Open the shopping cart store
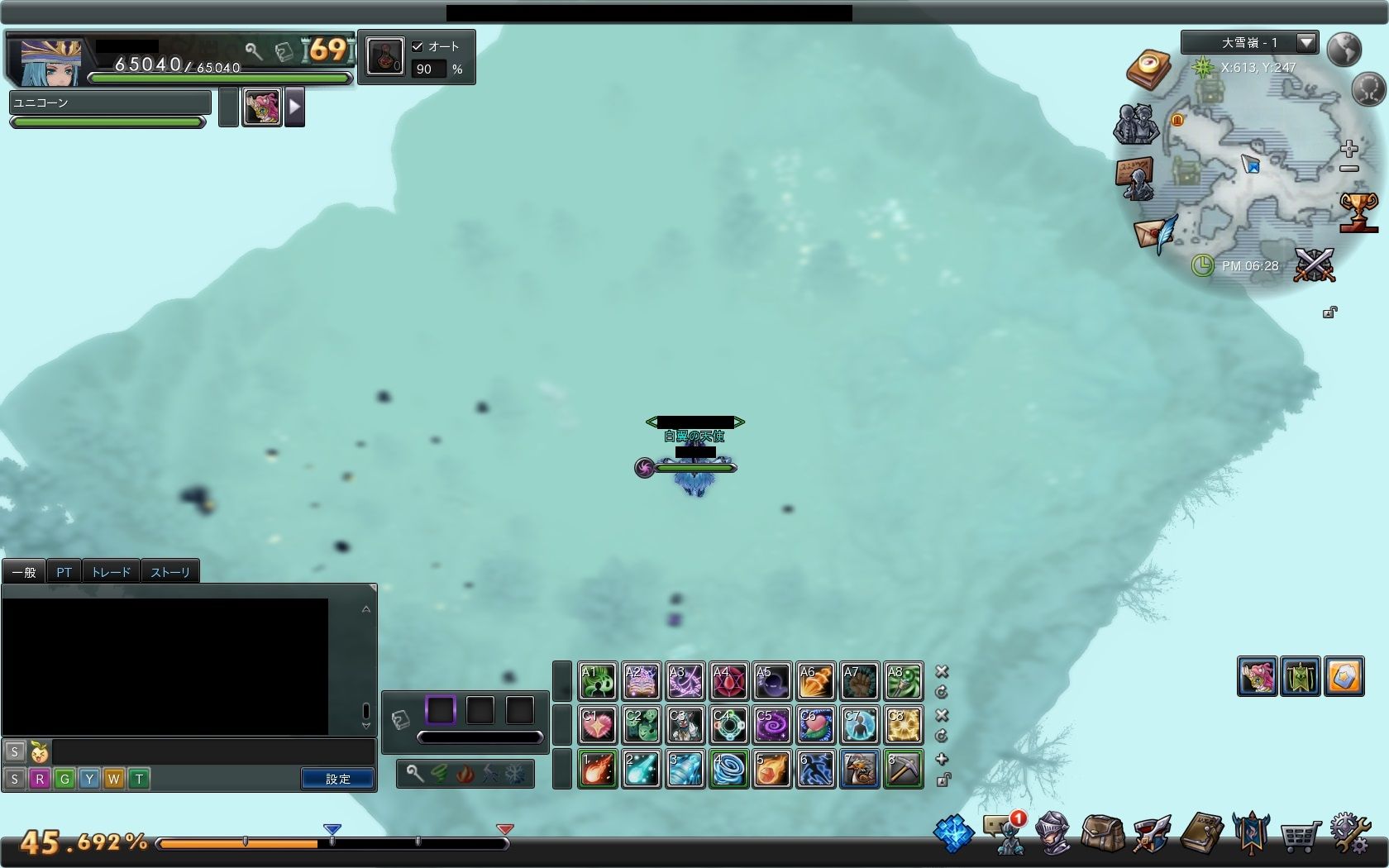This screenshot has height=868, width=1389. (1299, 837)
